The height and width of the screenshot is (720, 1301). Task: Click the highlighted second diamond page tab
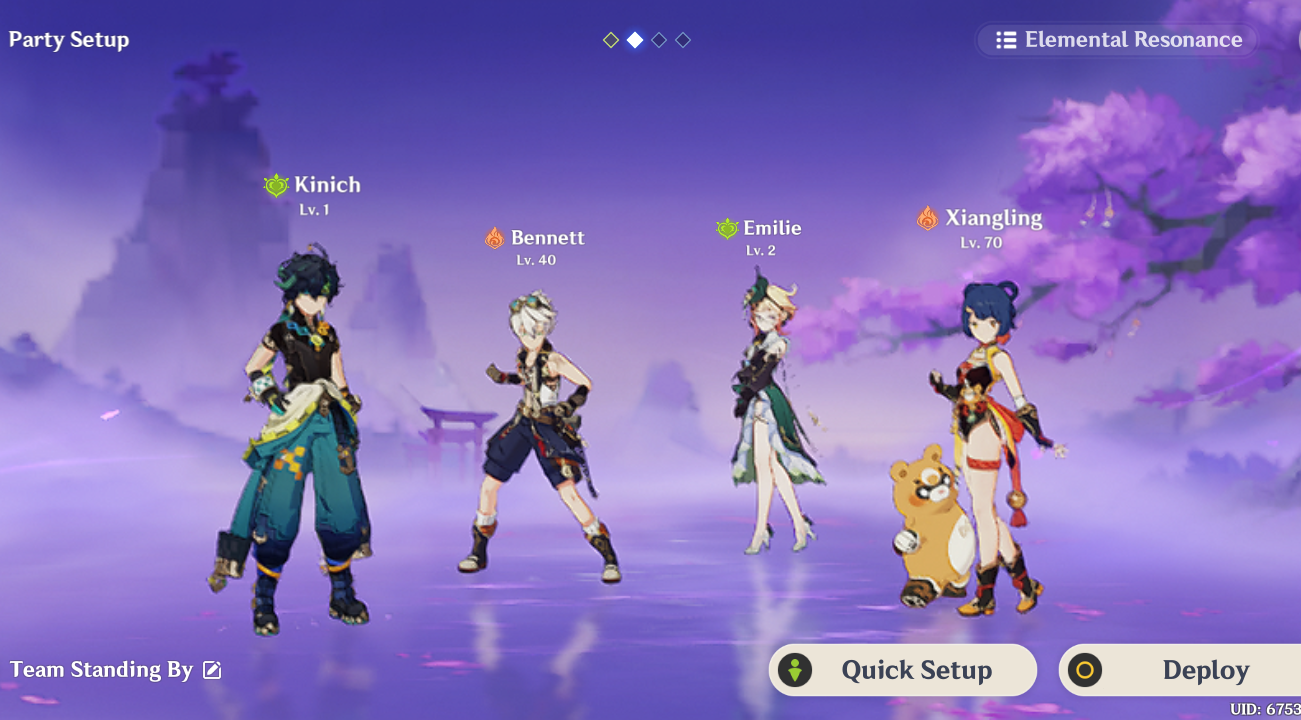(x=635, y=40)
